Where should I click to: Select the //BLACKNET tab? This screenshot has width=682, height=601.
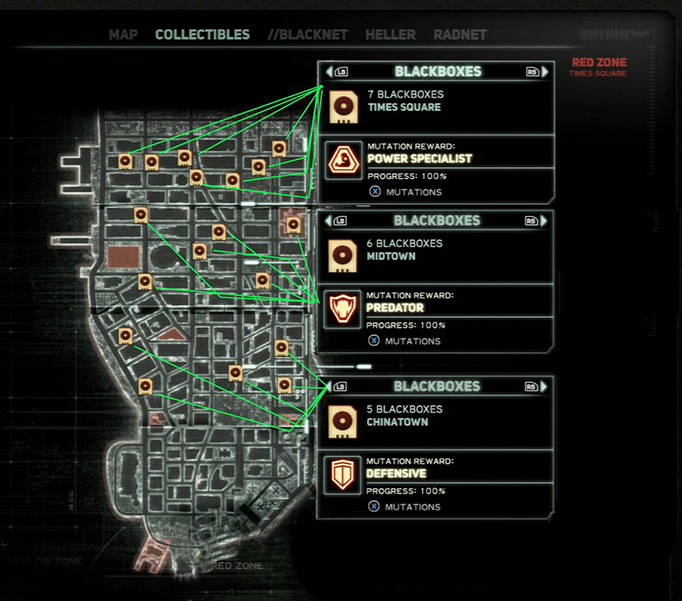[308, 35]
